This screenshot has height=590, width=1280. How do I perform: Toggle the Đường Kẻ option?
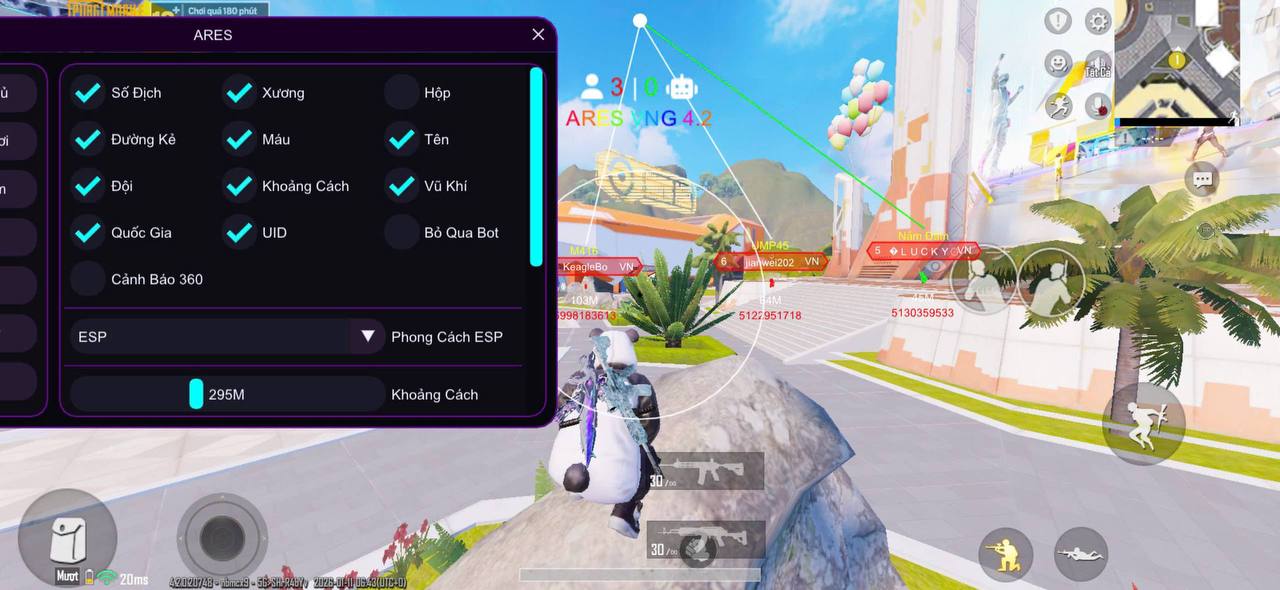88,139
